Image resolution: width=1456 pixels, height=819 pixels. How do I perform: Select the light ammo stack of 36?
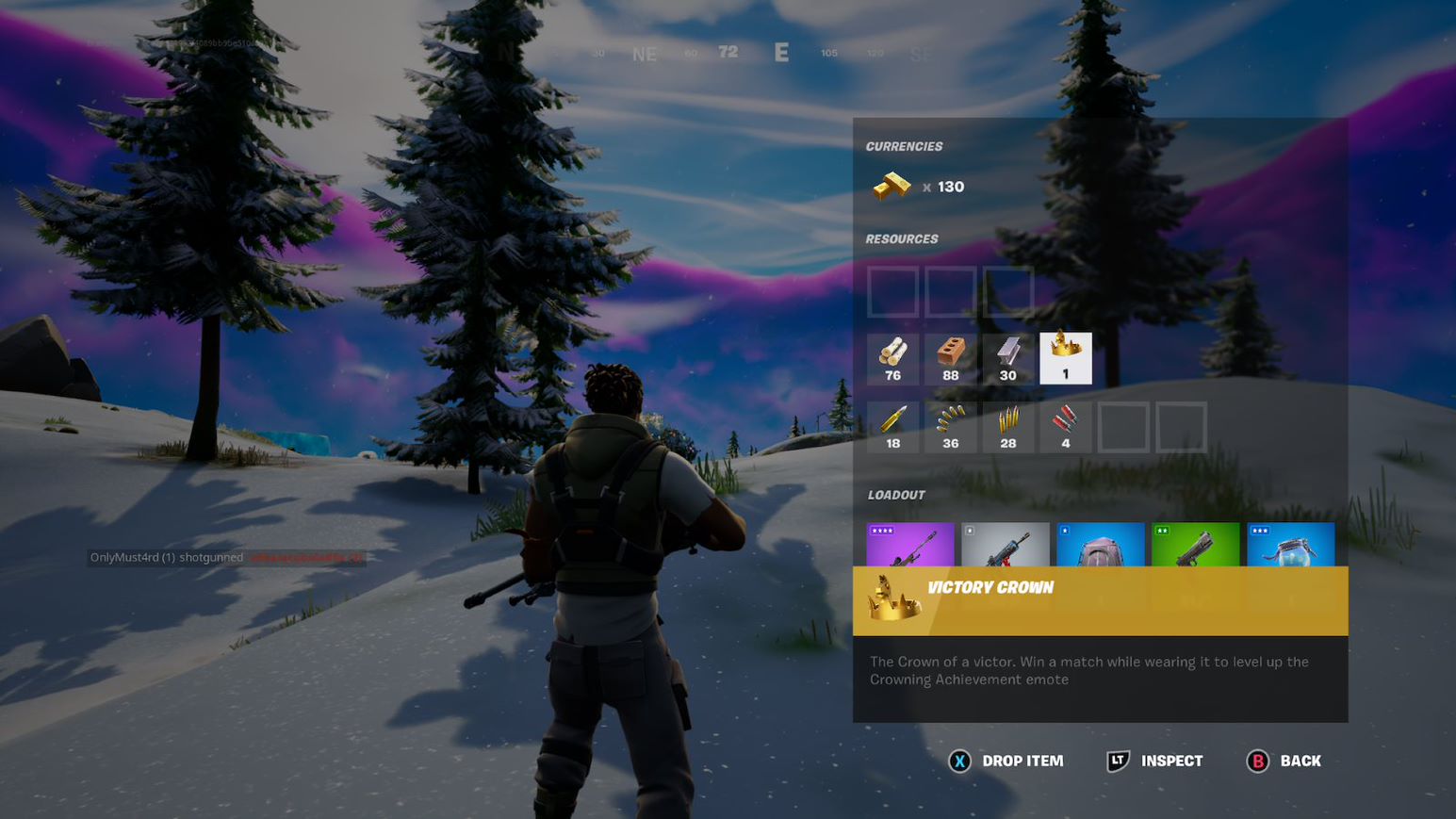(950, 426)
